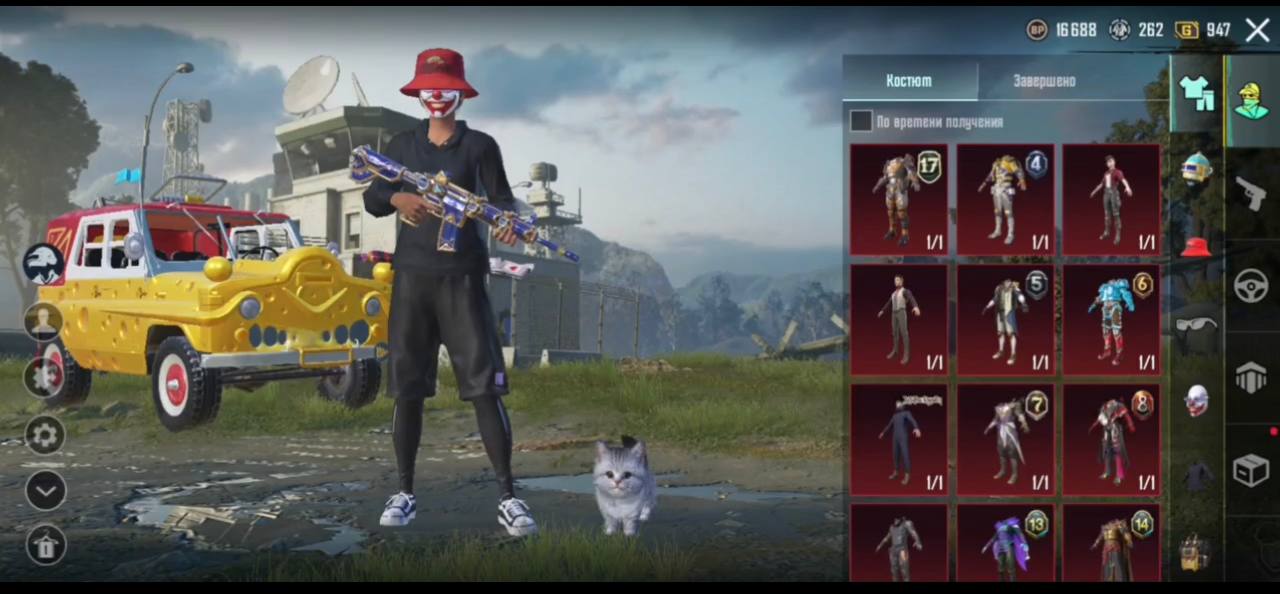Switch to the Костюм tab
This screenshot has height=594, width=1280.
pos(909,80)
